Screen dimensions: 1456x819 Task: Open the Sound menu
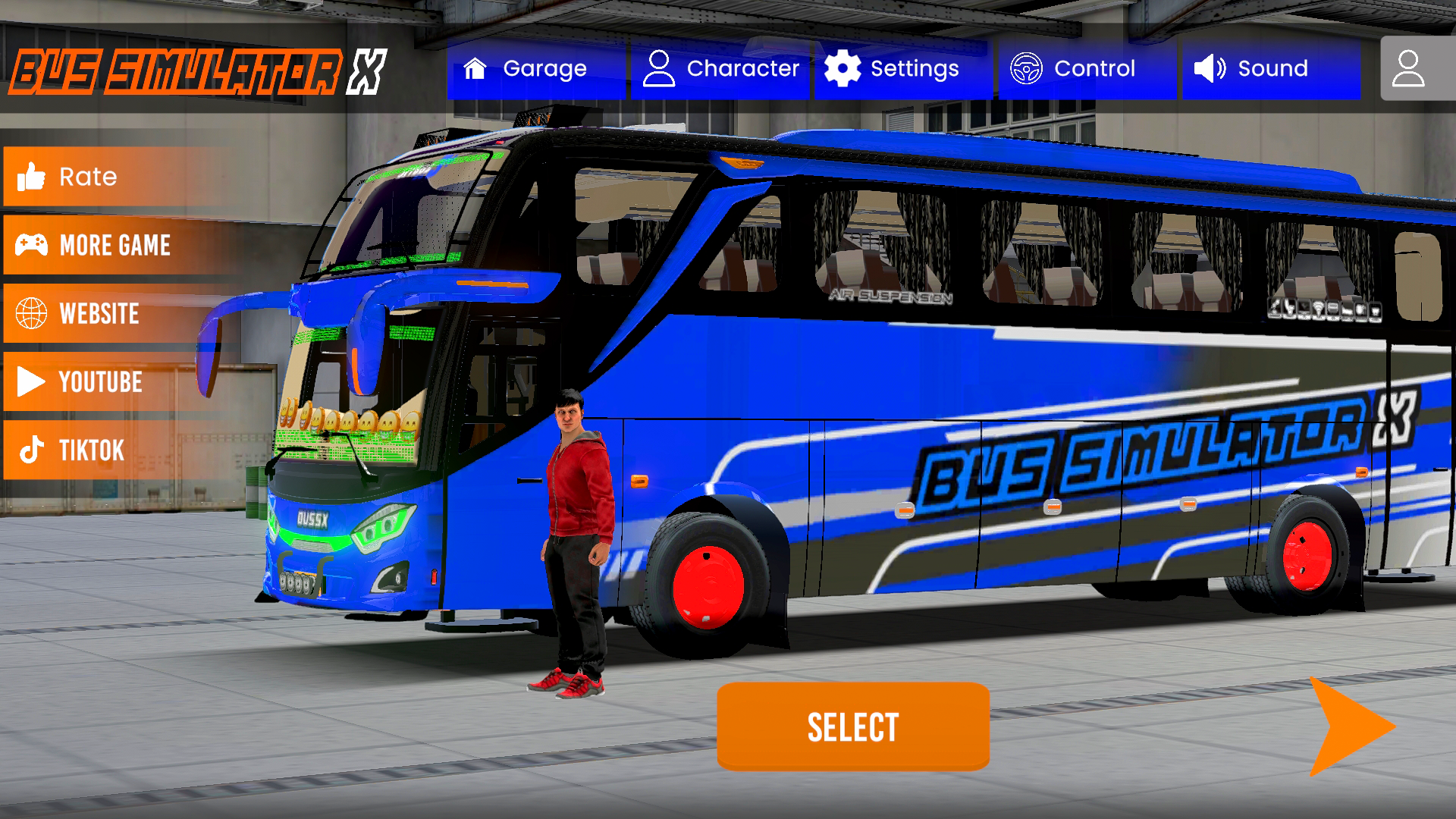(1270, 69)
